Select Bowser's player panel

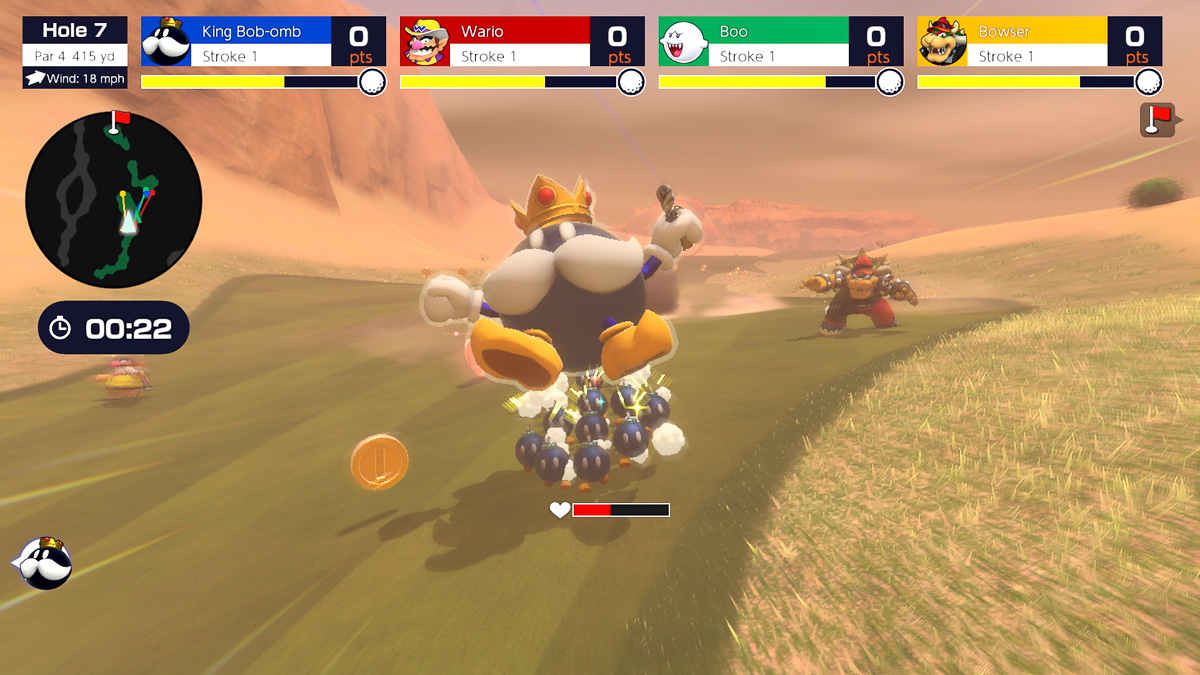tap(1040, 42)
